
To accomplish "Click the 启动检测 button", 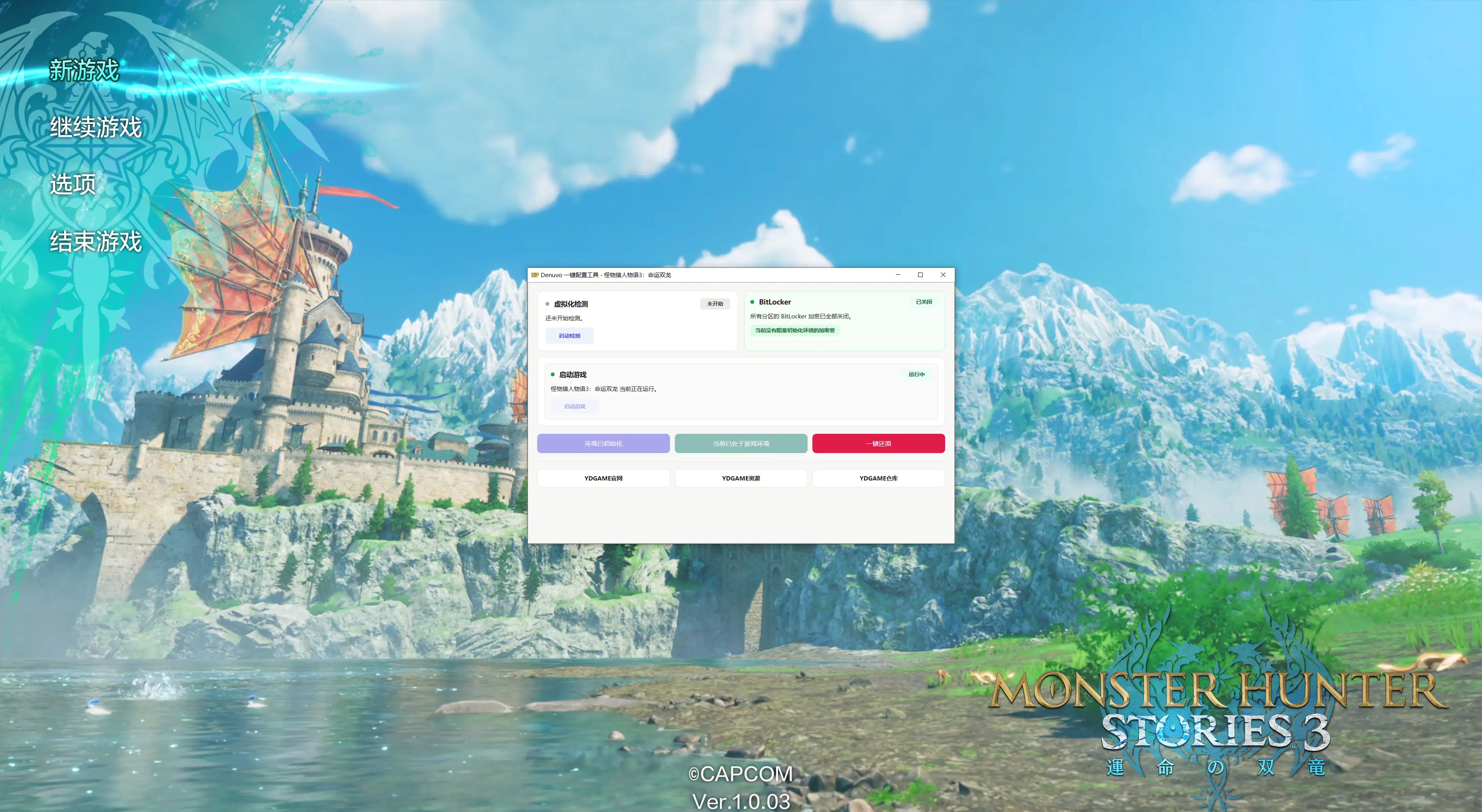I will [569, 335].
